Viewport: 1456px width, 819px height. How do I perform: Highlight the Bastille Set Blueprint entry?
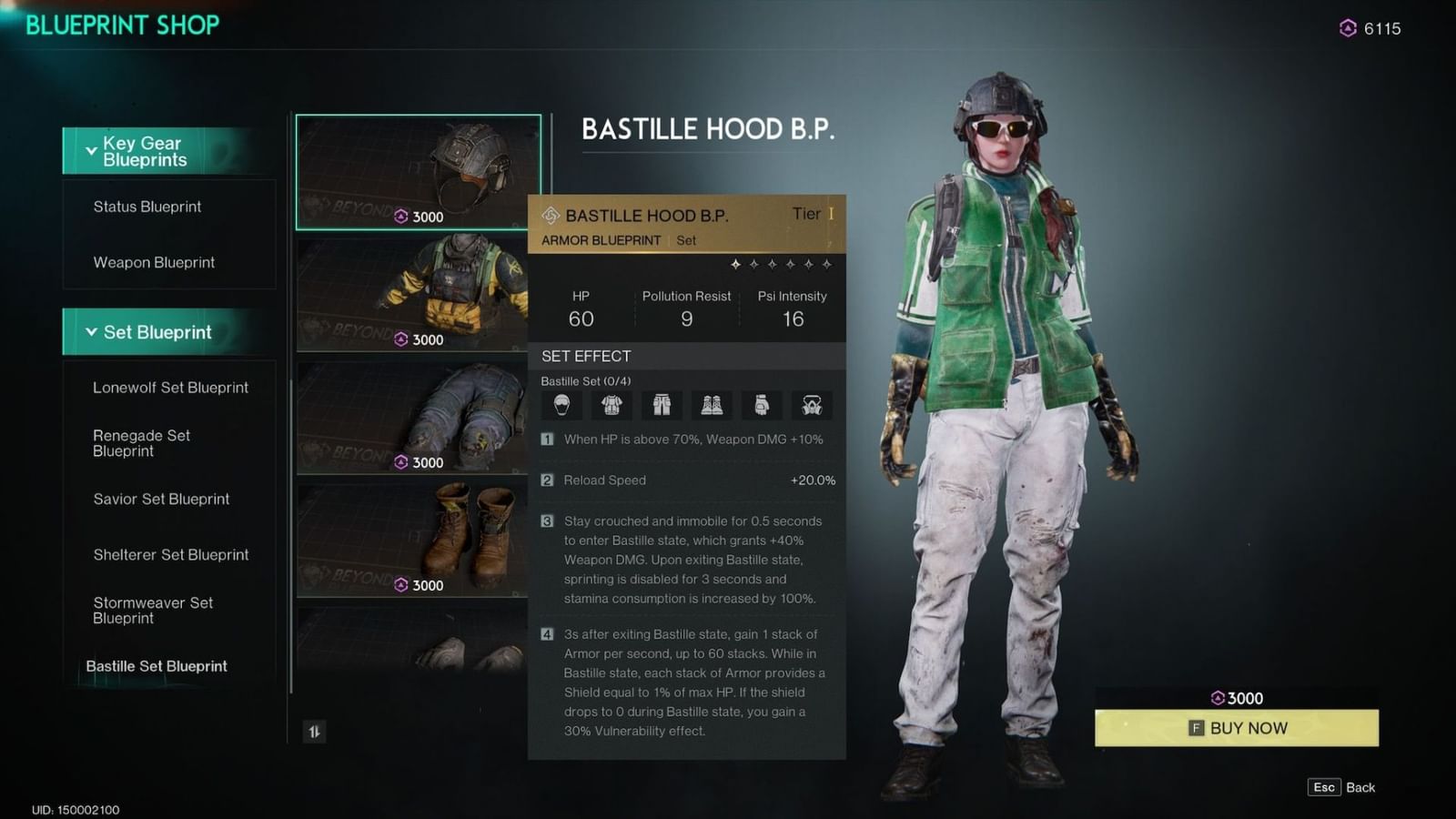157,666
